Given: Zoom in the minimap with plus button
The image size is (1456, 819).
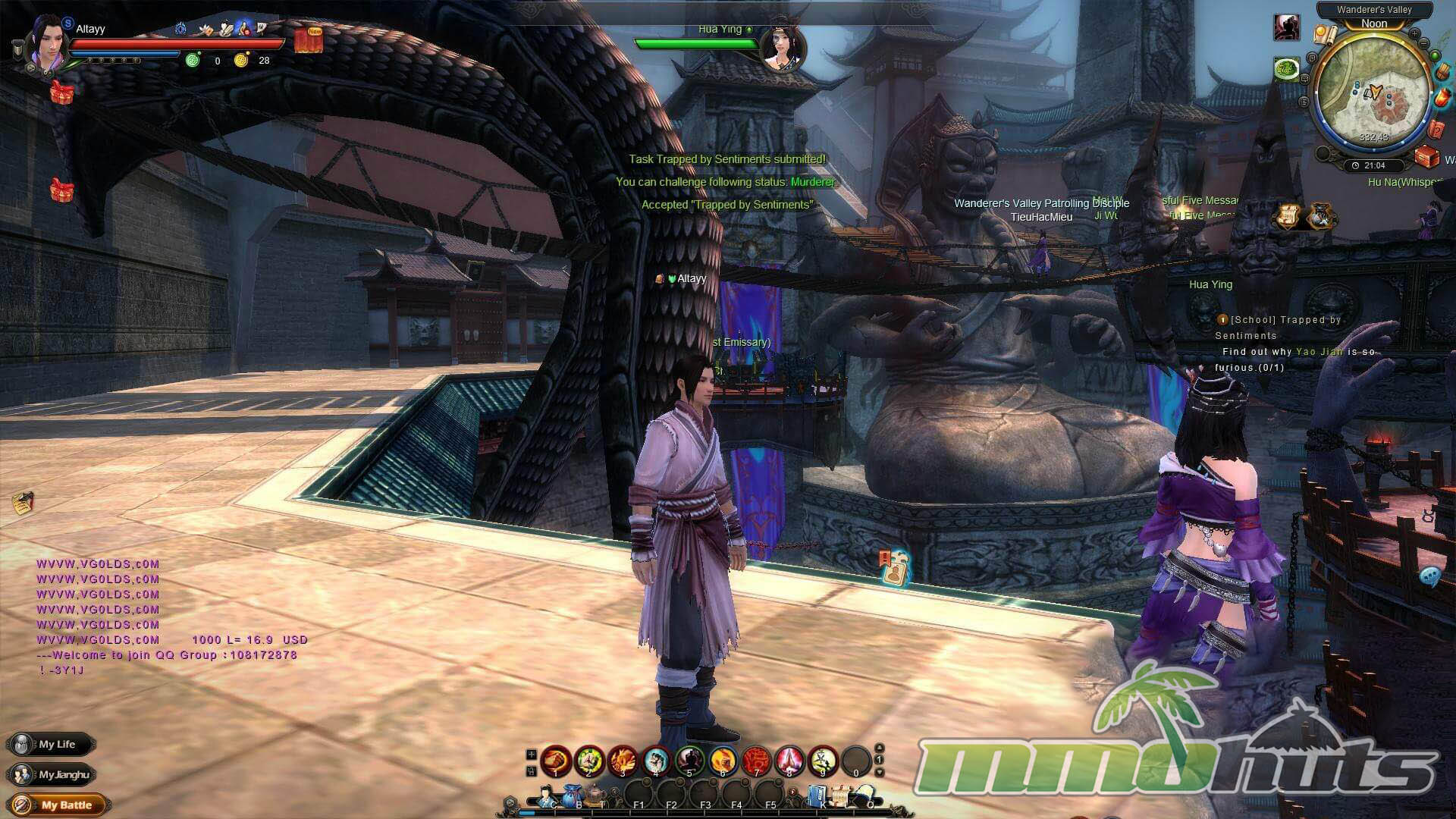Looking at the screenshot, I should [1415, 34].
